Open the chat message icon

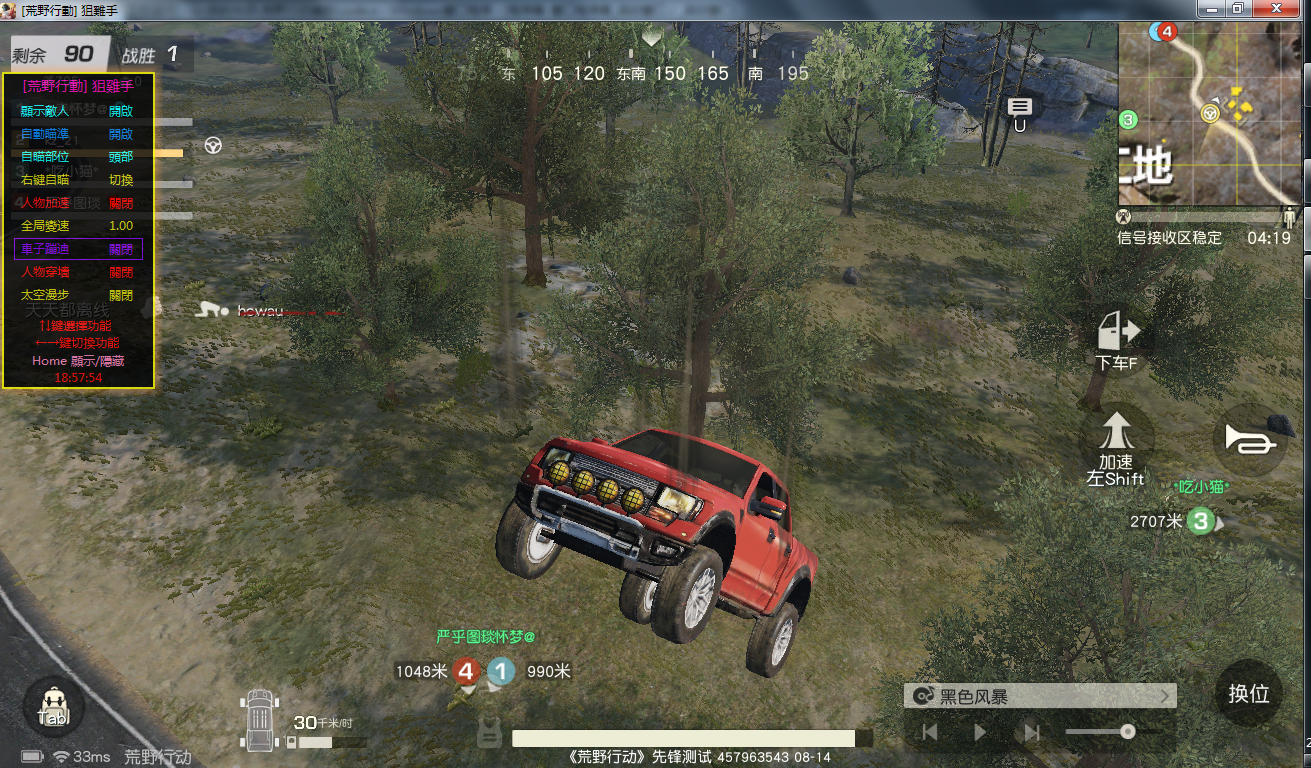[1019, 108]
